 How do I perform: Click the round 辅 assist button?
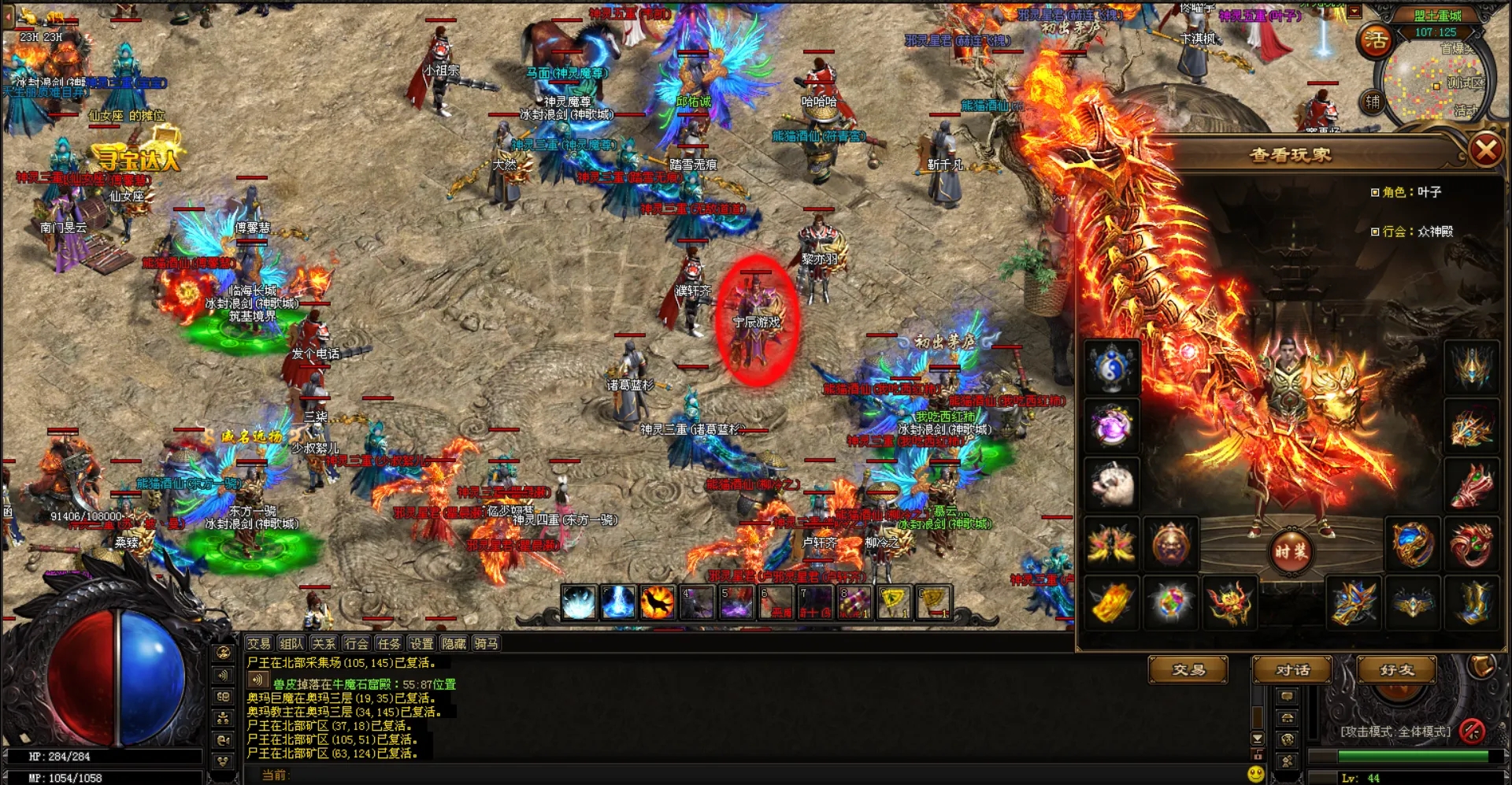(x=1373, y=102)
